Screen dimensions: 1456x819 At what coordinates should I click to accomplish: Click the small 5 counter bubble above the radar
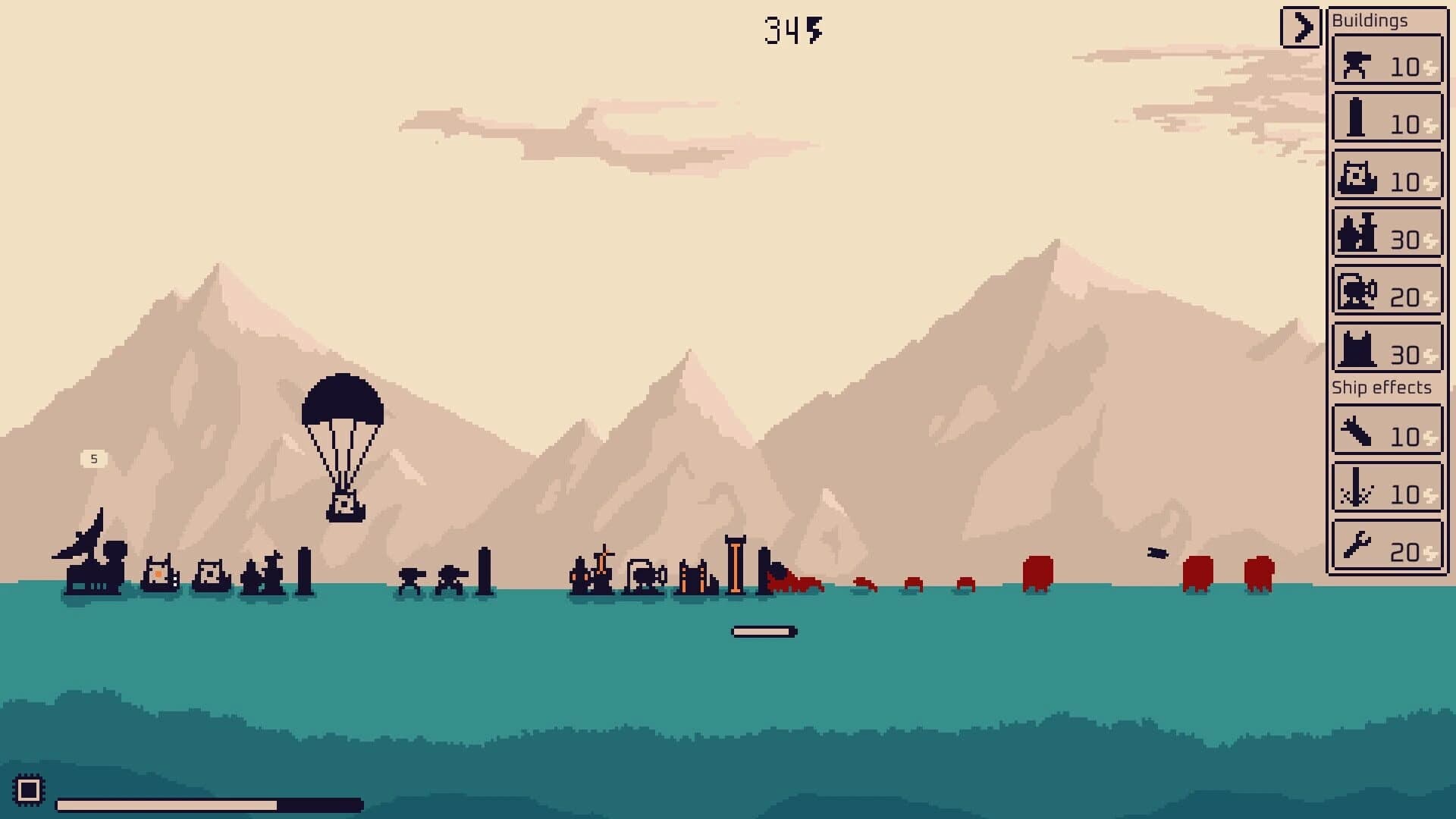coord(93,458)
